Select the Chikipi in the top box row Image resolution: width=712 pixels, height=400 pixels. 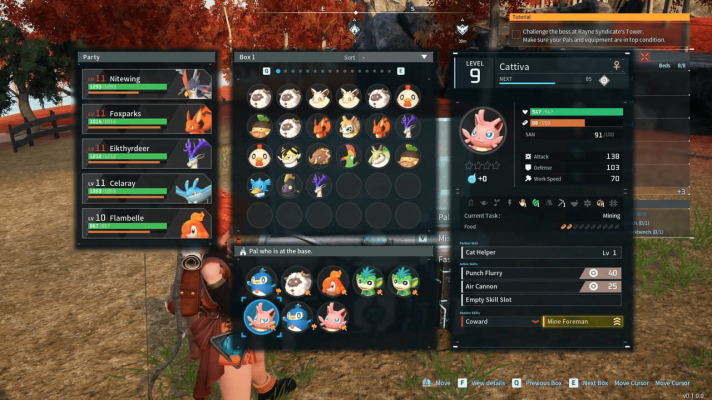tap(408, 97)
